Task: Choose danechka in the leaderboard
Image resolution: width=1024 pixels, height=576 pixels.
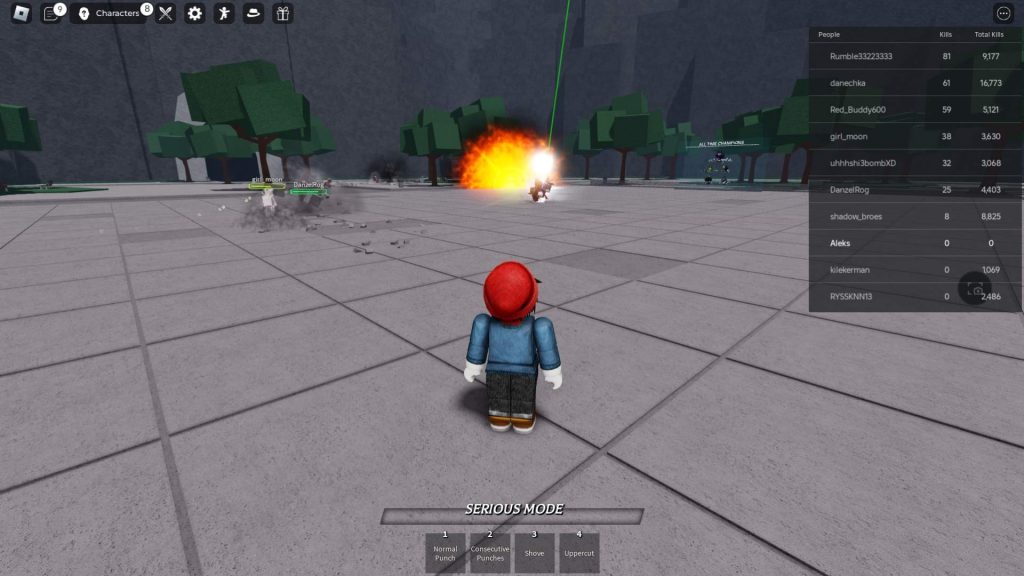Action: point(849,83)
